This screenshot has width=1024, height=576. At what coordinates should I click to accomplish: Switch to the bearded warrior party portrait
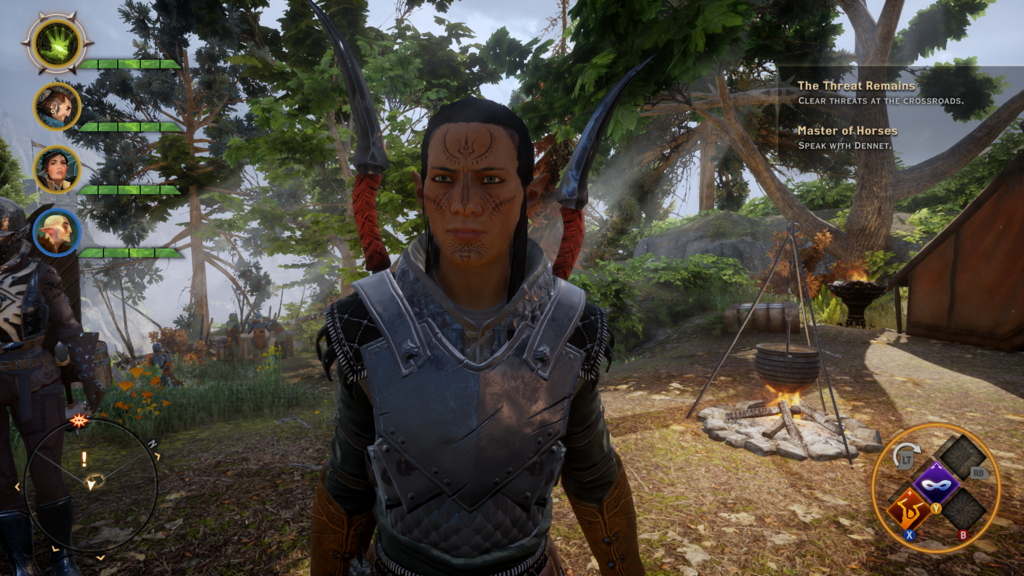[x=57, y=106]
